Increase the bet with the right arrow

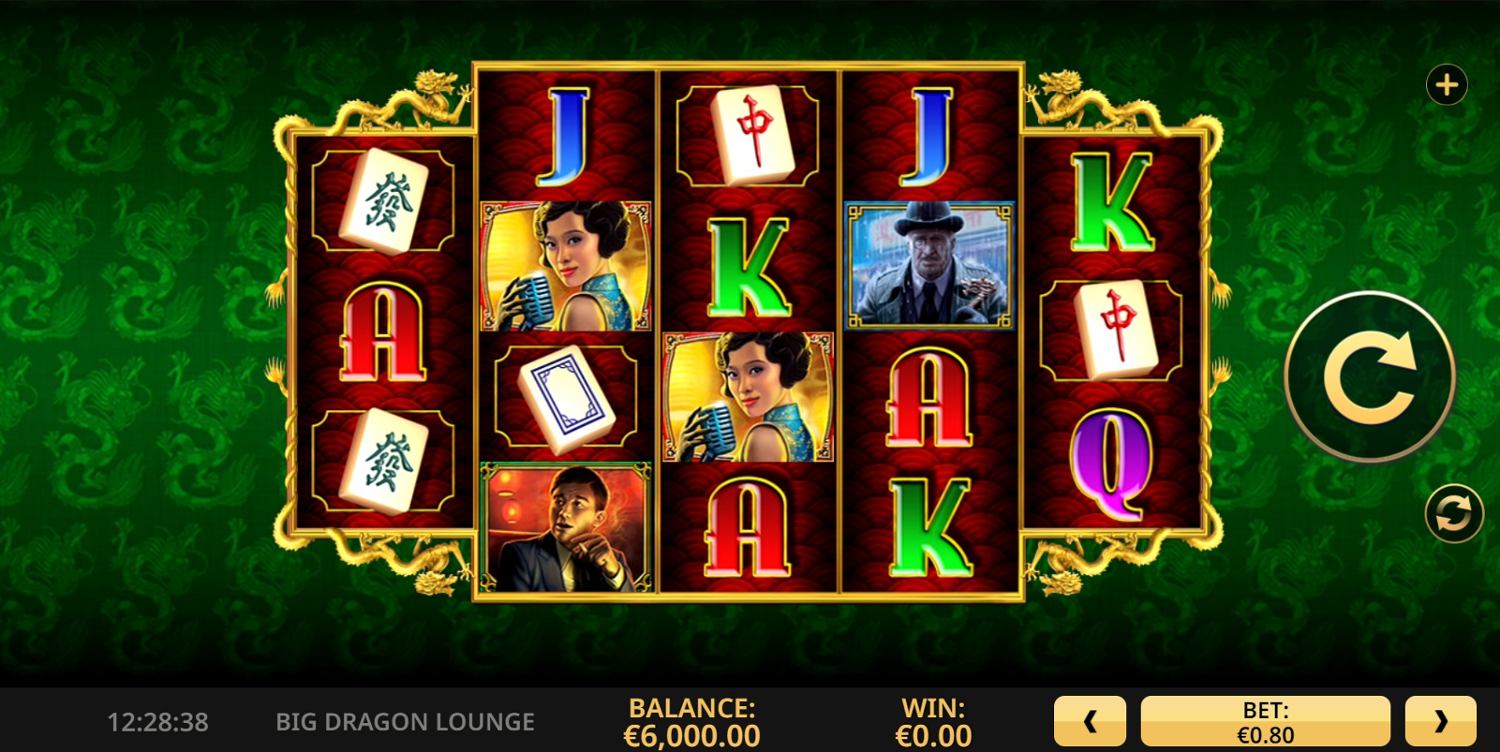1440,721
